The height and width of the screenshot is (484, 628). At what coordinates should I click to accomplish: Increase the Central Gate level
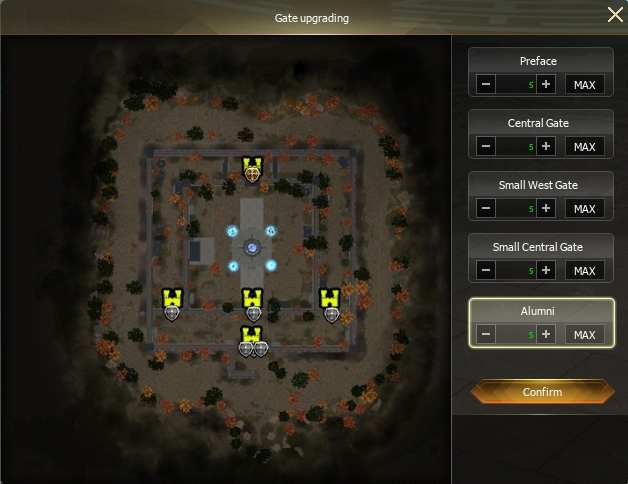546,147
